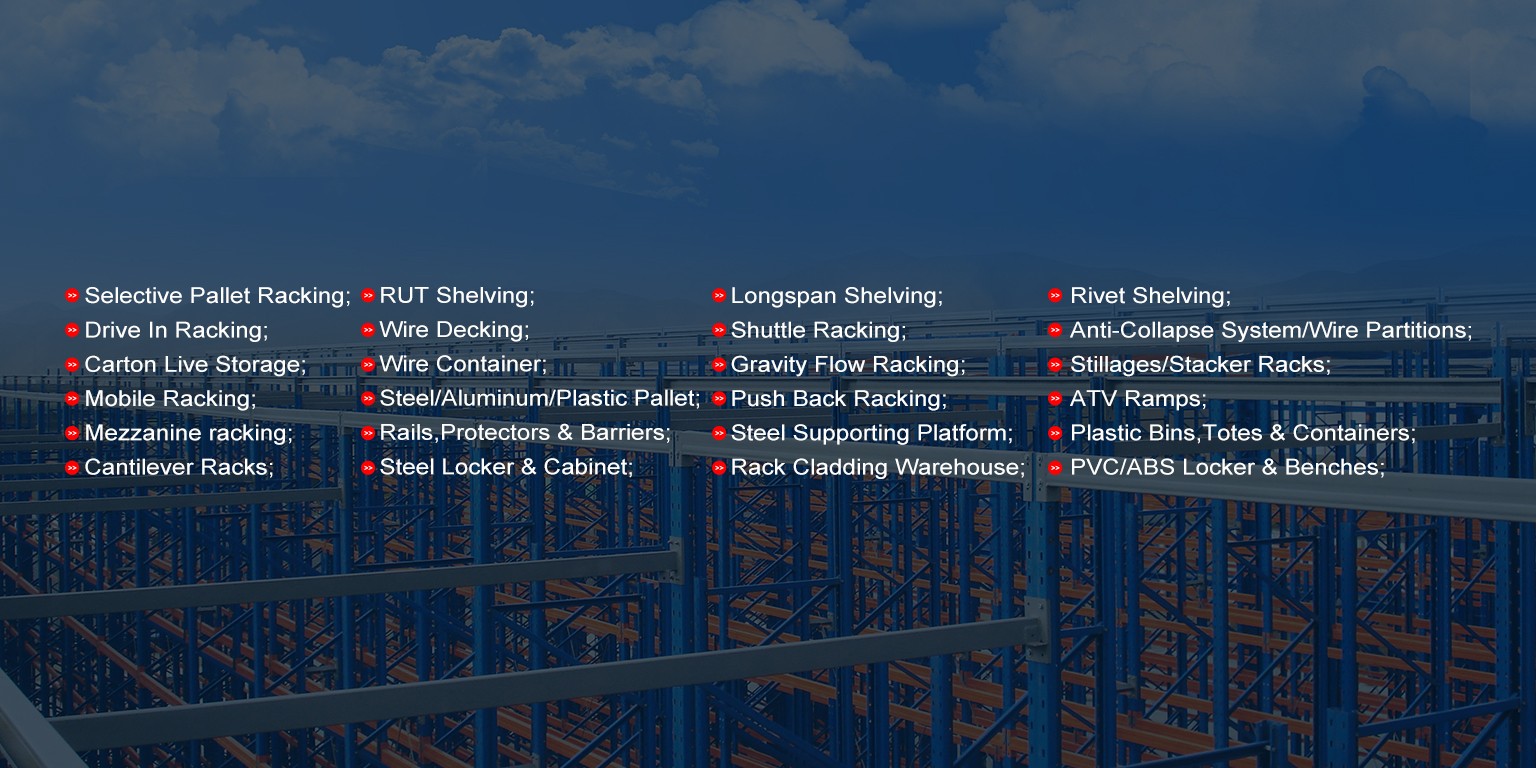Open Steel/Aluminum/Plastic Pallet
Viewport: 1536px width, 768px height.
(x=539, y=399)
